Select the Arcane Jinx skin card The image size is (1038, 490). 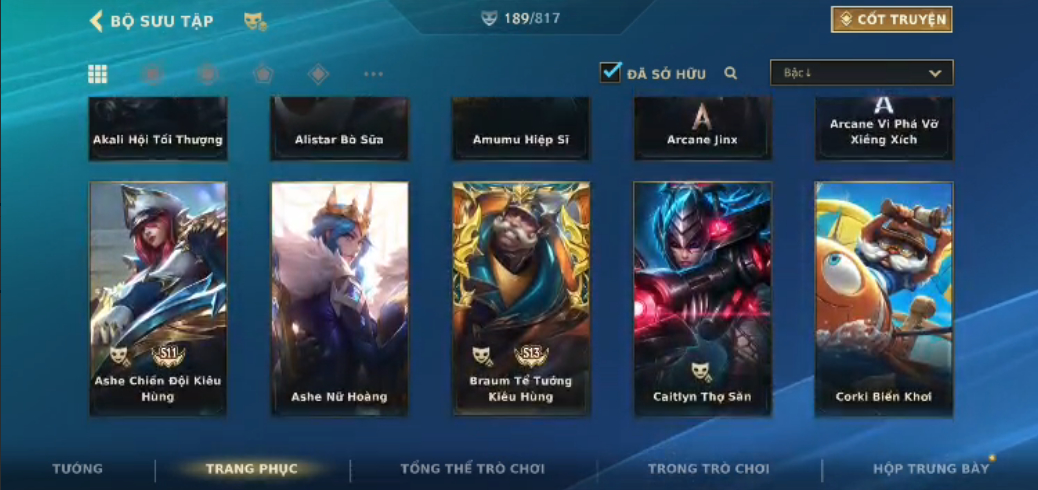702,129
